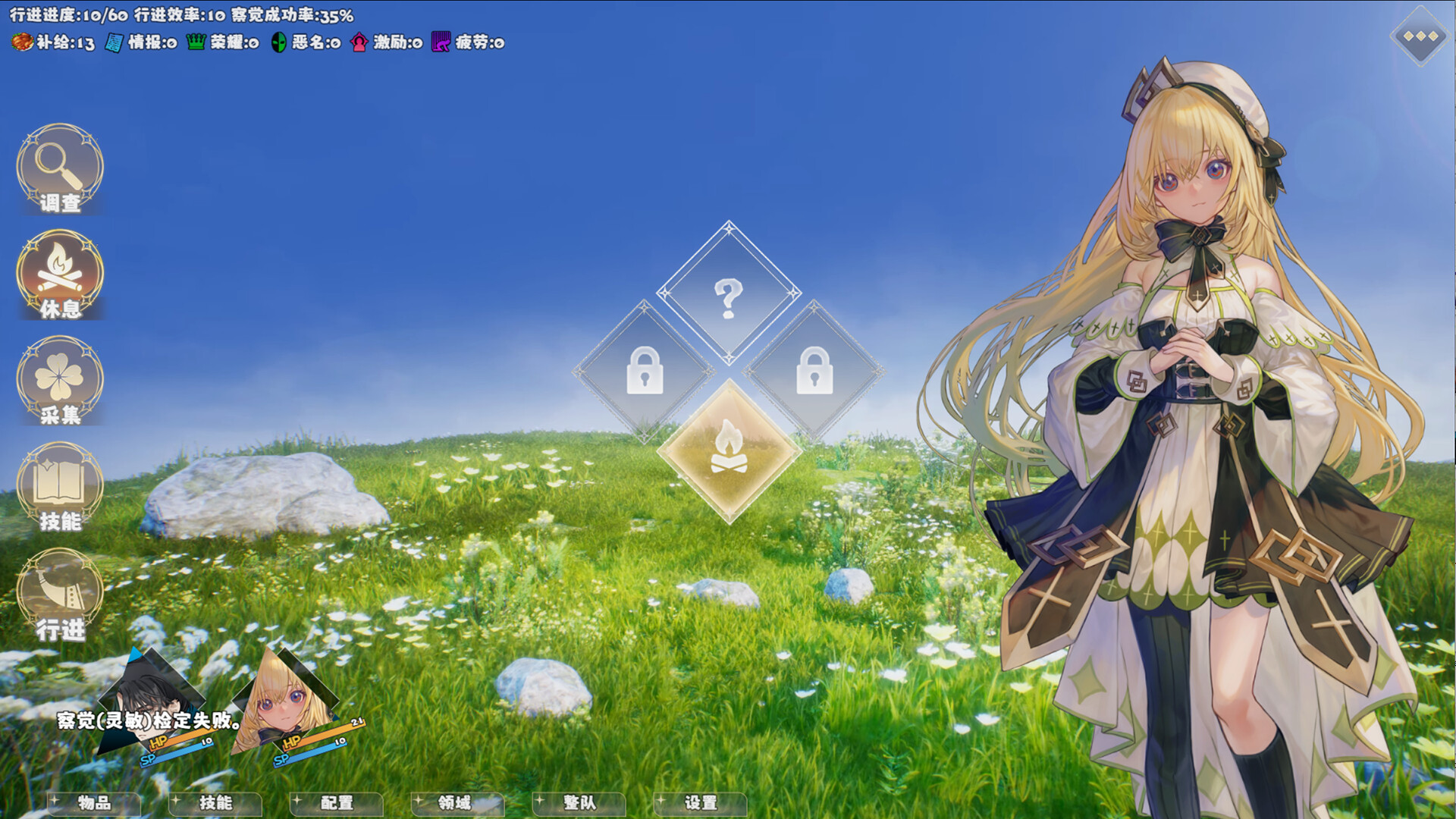The image size is (1456, 819).
Task: Open the 领域 menu at bottom
Action: click(x=457, y=804)
